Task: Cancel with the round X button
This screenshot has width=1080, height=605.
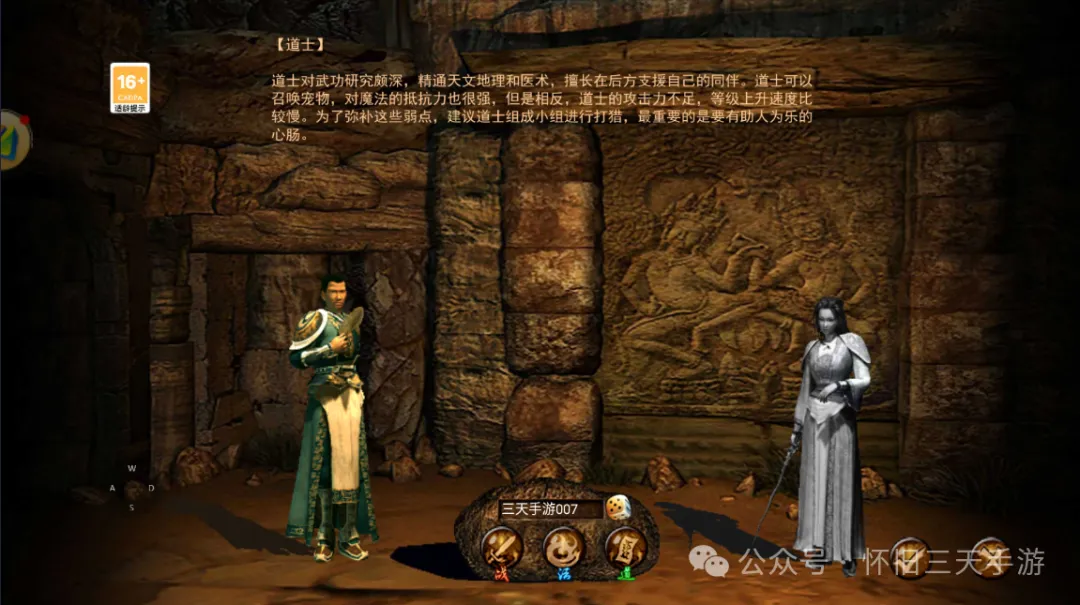Action: (x=990, y=557)
